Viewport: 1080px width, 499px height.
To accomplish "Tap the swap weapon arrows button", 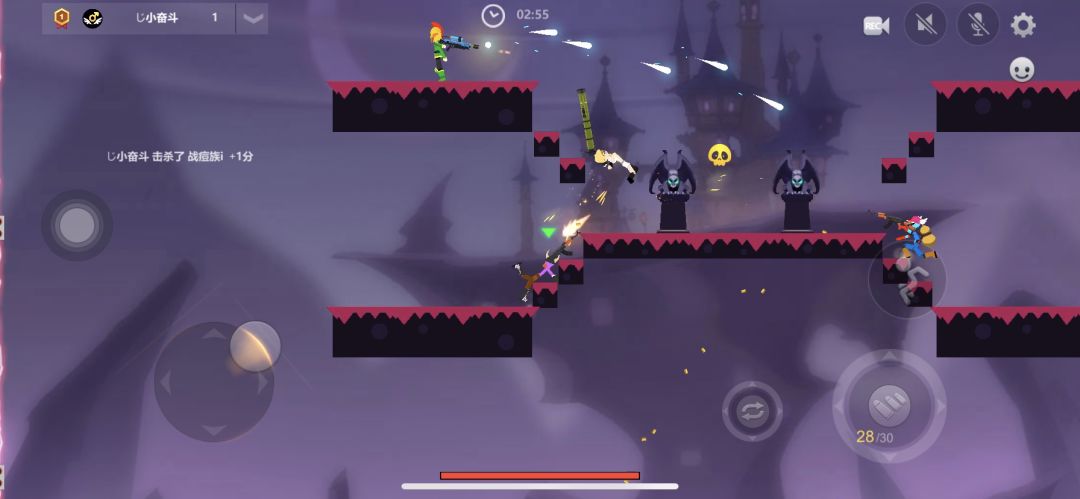I will (x=752, y=410).
